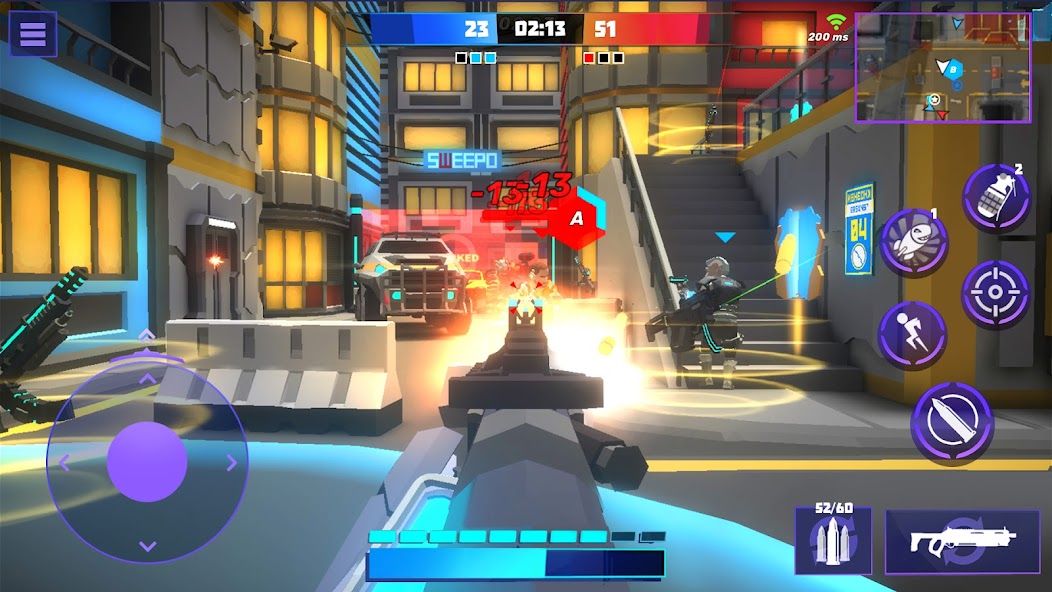Image resolution: width=1052 pixels, height=592 pixels.
Task: Open the hamburger menu
Action: tap(33, 34)
